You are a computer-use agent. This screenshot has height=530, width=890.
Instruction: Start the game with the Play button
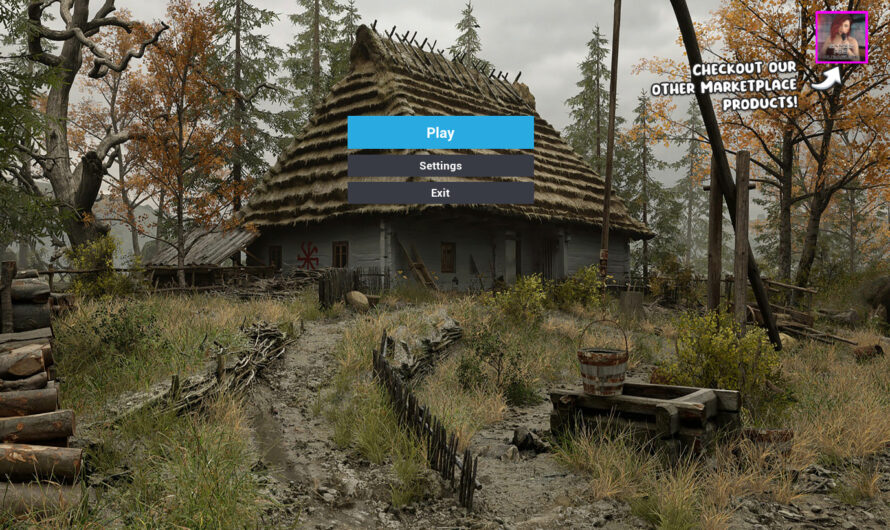pyautogui.click(x=440, y=133)
